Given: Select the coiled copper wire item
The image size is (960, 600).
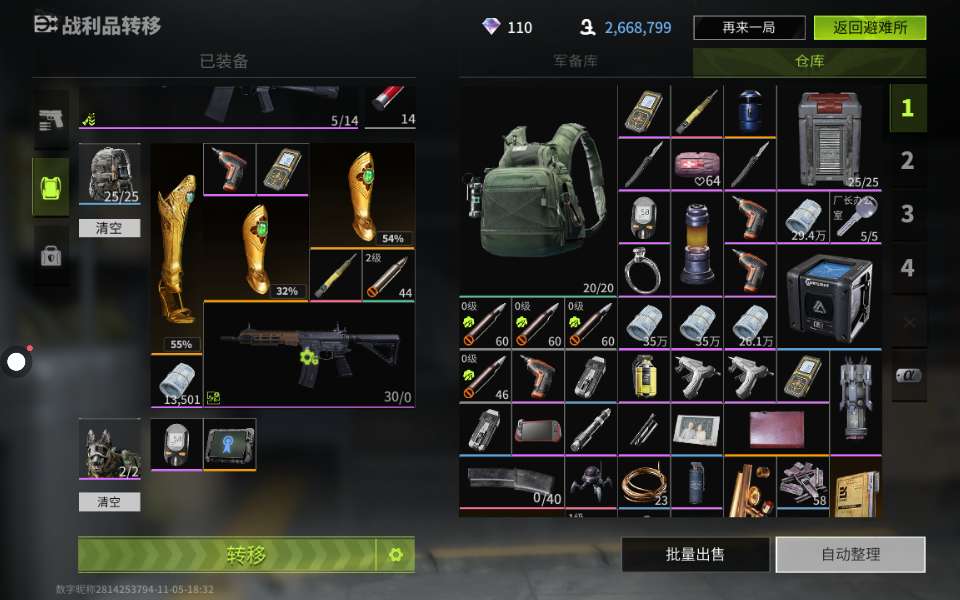Looking at the screenshot, I should 644,485.
